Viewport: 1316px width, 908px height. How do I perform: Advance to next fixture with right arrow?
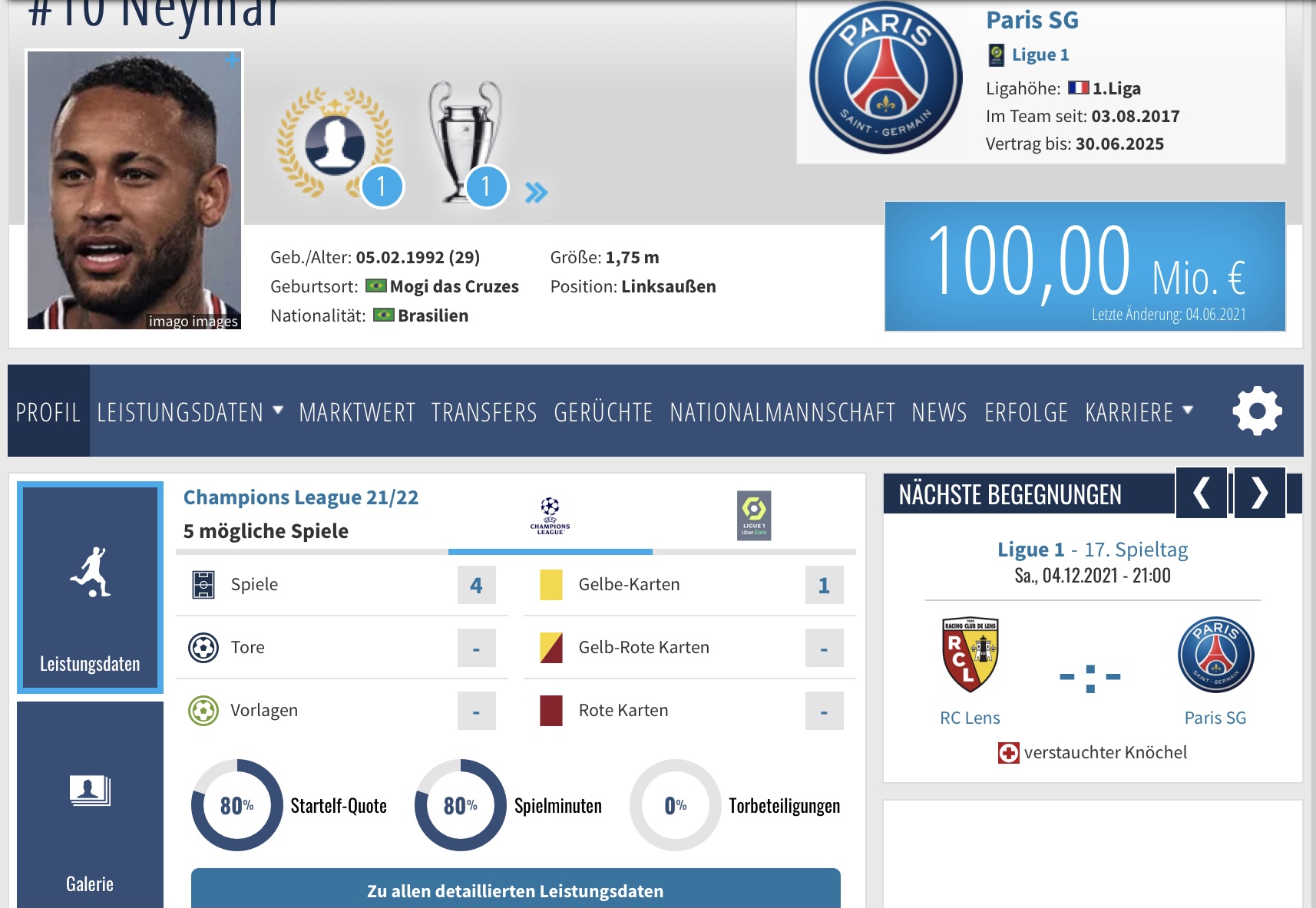click(1259, 493)
